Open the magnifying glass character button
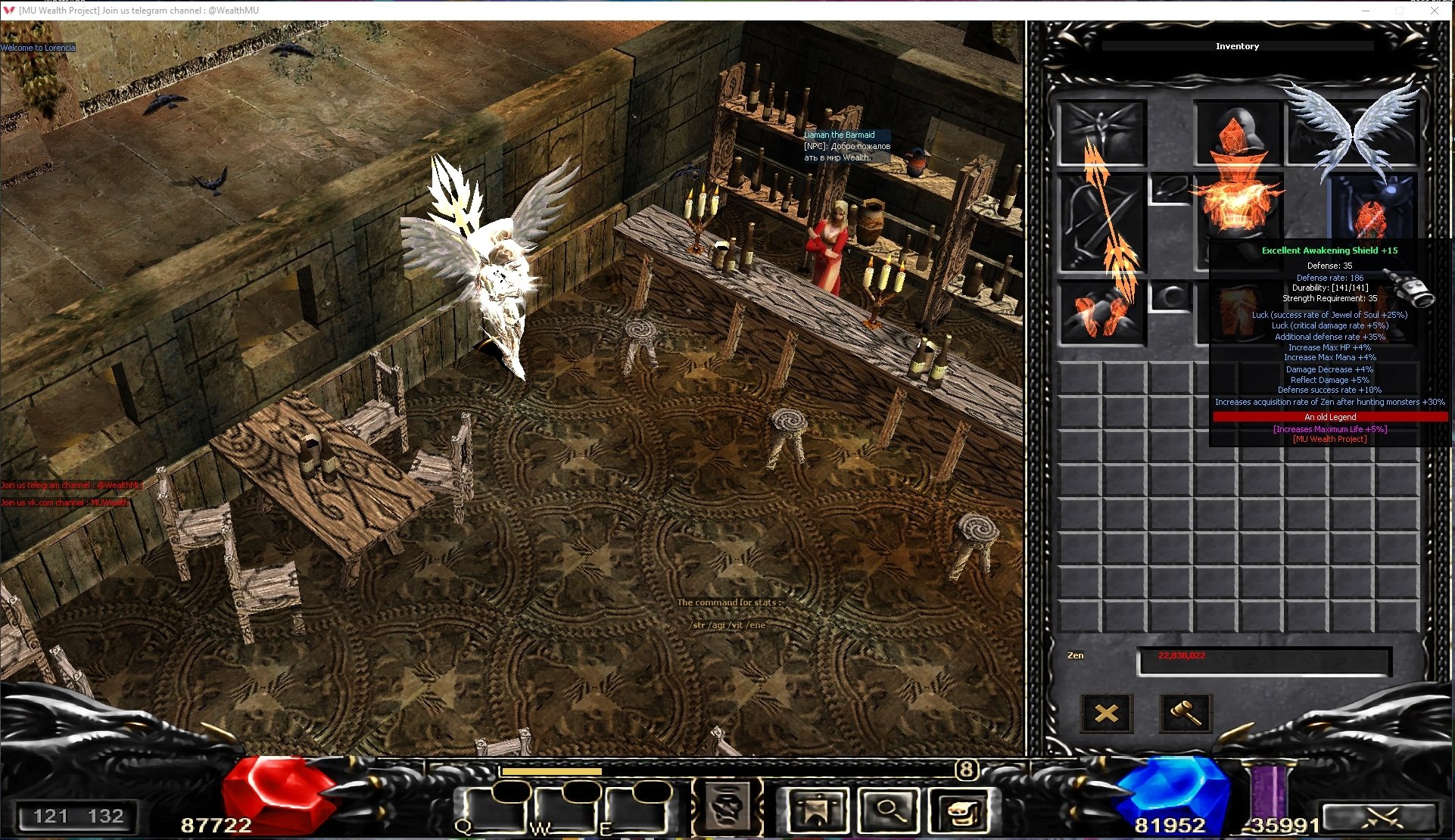Viewport: 1455px width, 840px height. coord(888,810)
